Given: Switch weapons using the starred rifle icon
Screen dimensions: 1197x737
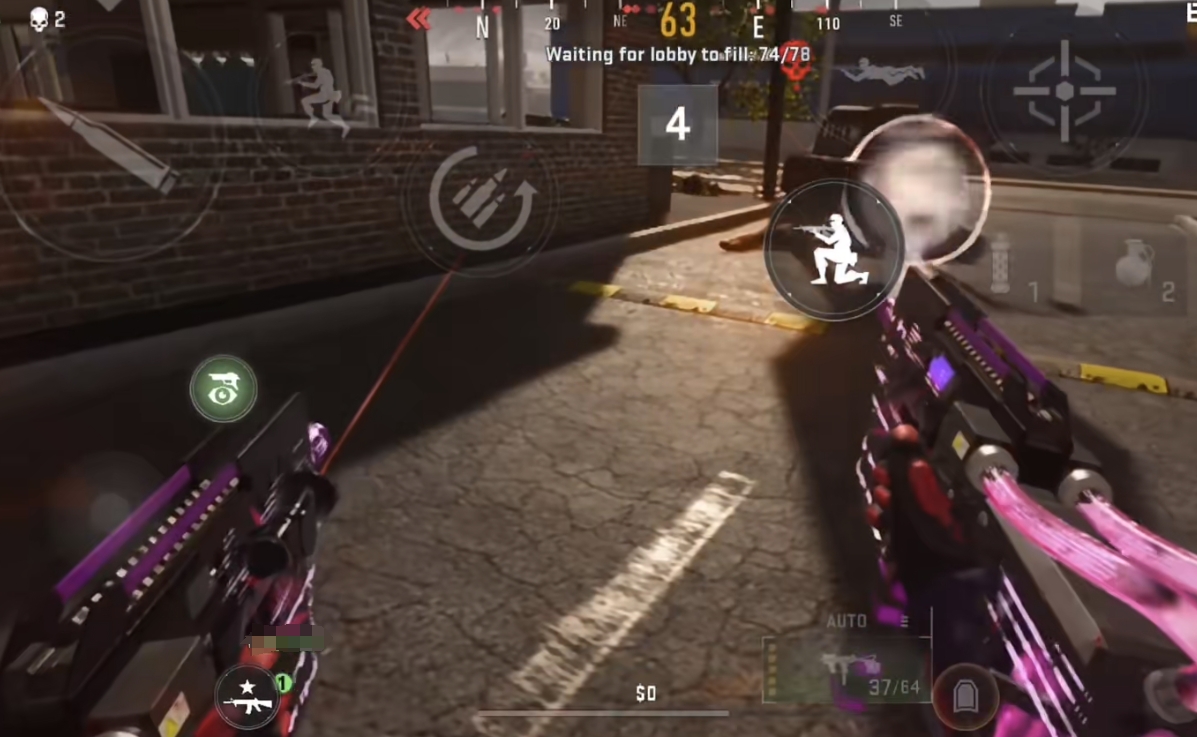Looking at the screenshot, I should pyautogui.click(x=248, y=696).
